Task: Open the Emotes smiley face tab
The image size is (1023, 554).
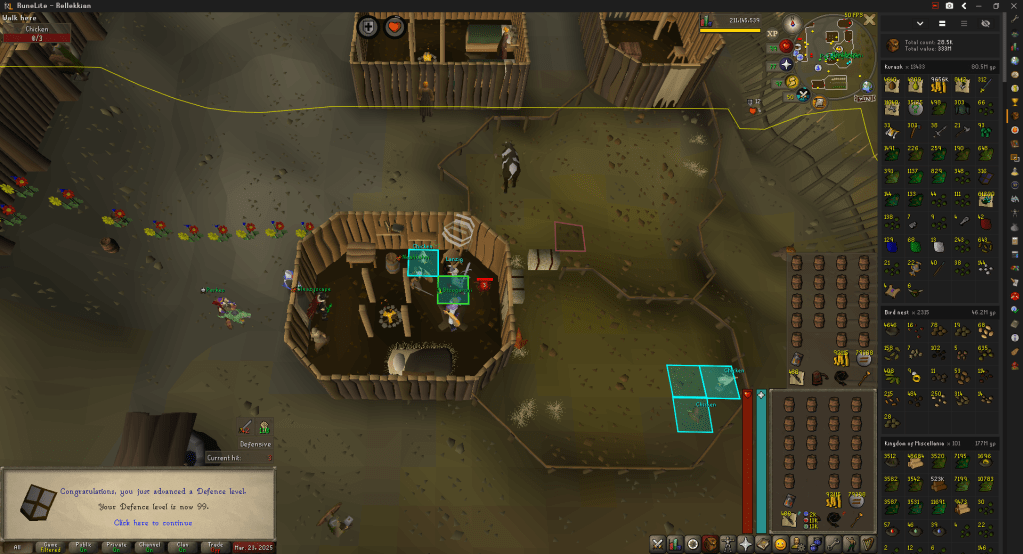Action: tap(780, 544)
